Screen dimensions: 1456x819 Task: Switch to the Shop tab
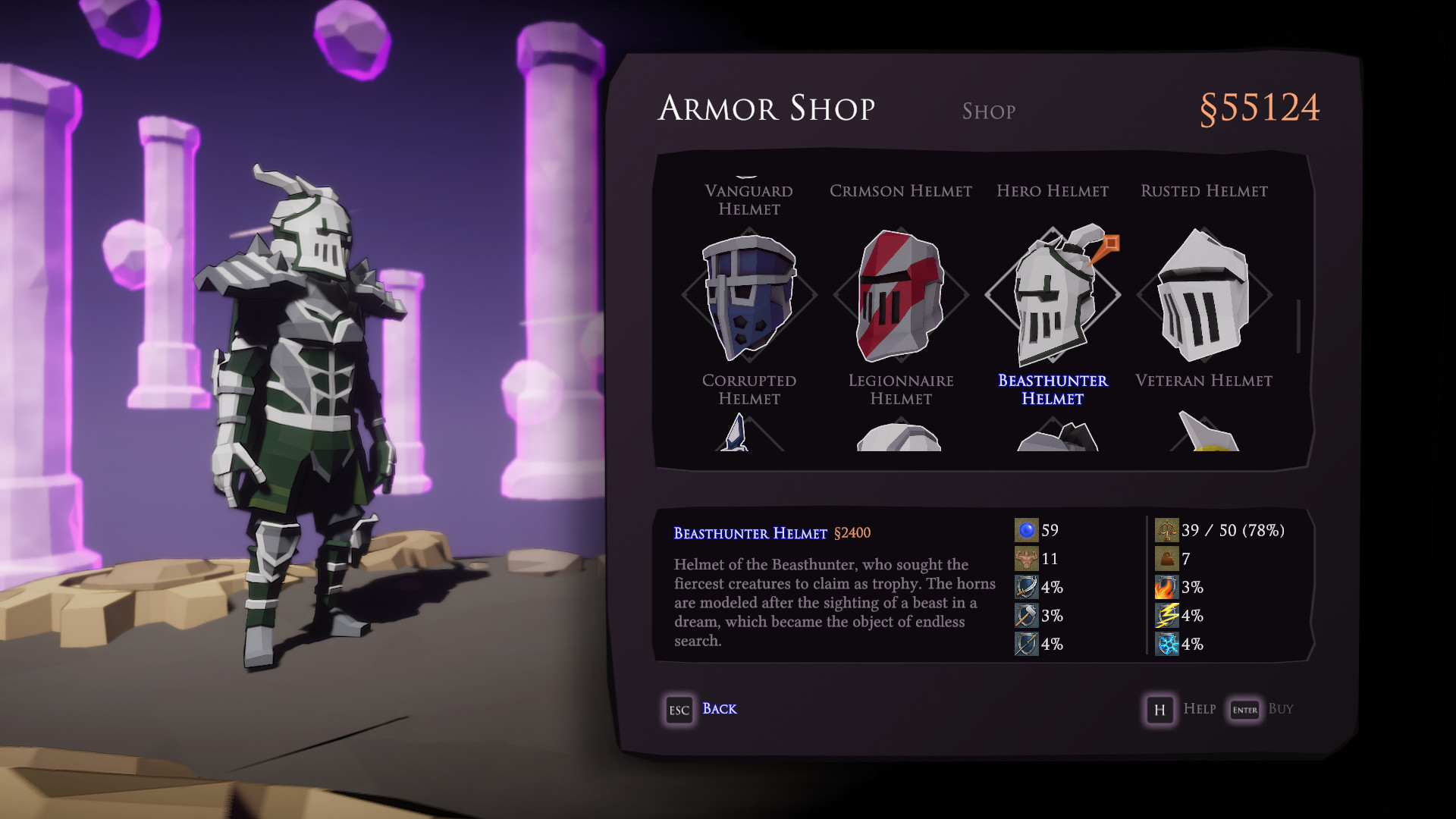tap(988, 111)
